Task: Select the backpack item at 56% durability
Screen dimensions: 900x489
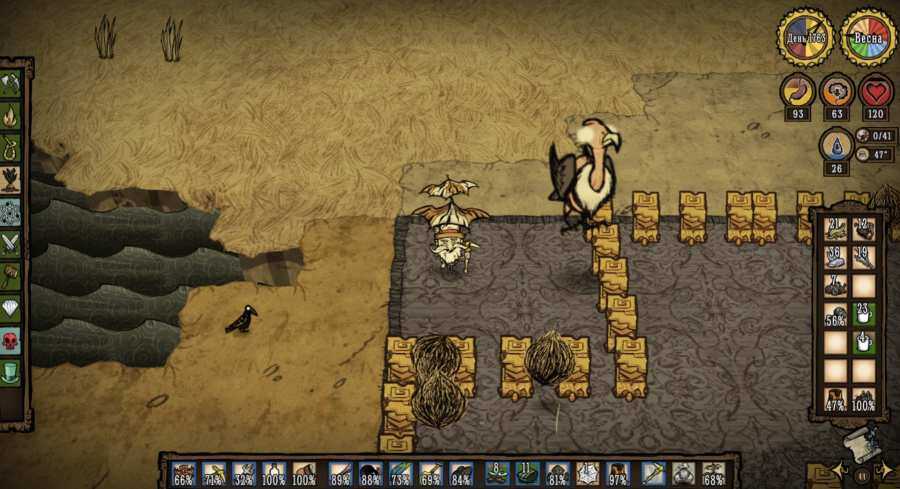Action: tap(836, 314)
